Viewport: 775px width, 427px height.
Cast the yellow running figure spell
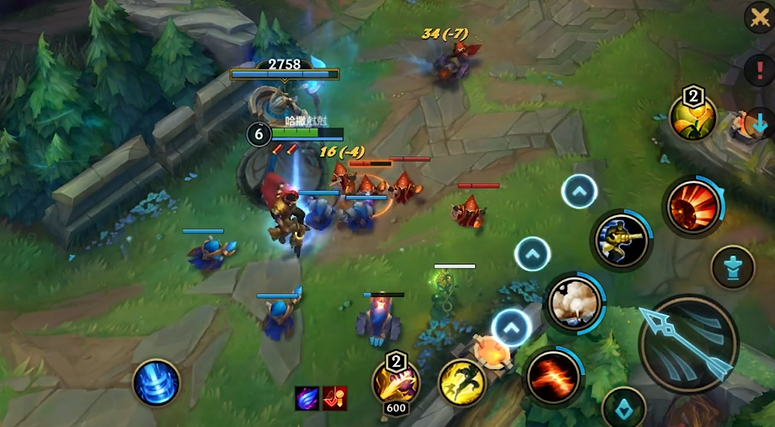(461, 383)
